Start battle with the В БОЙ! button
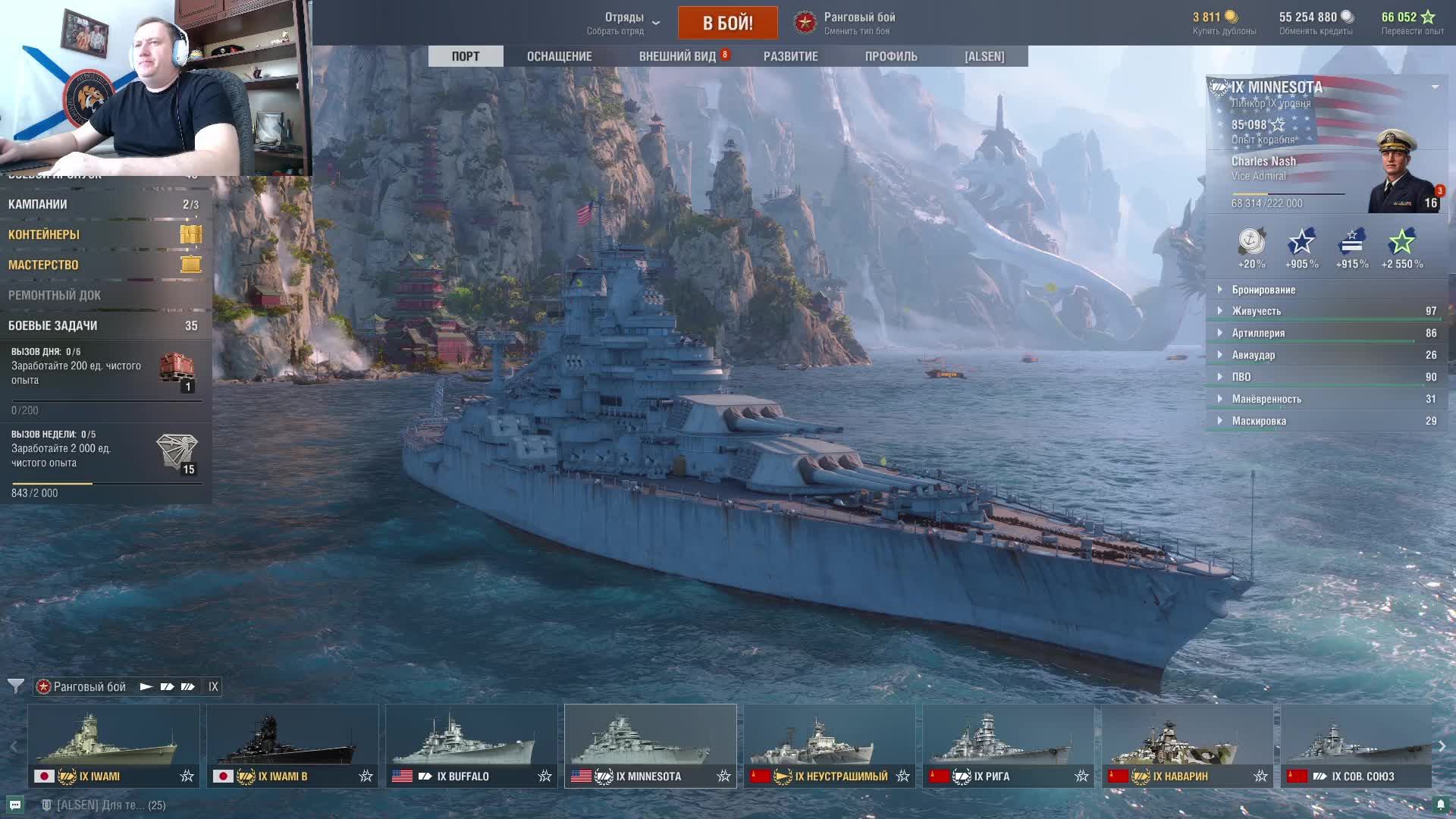This screenshot has width=1456, height=819. pyautogui.click(x=727, y=23)
